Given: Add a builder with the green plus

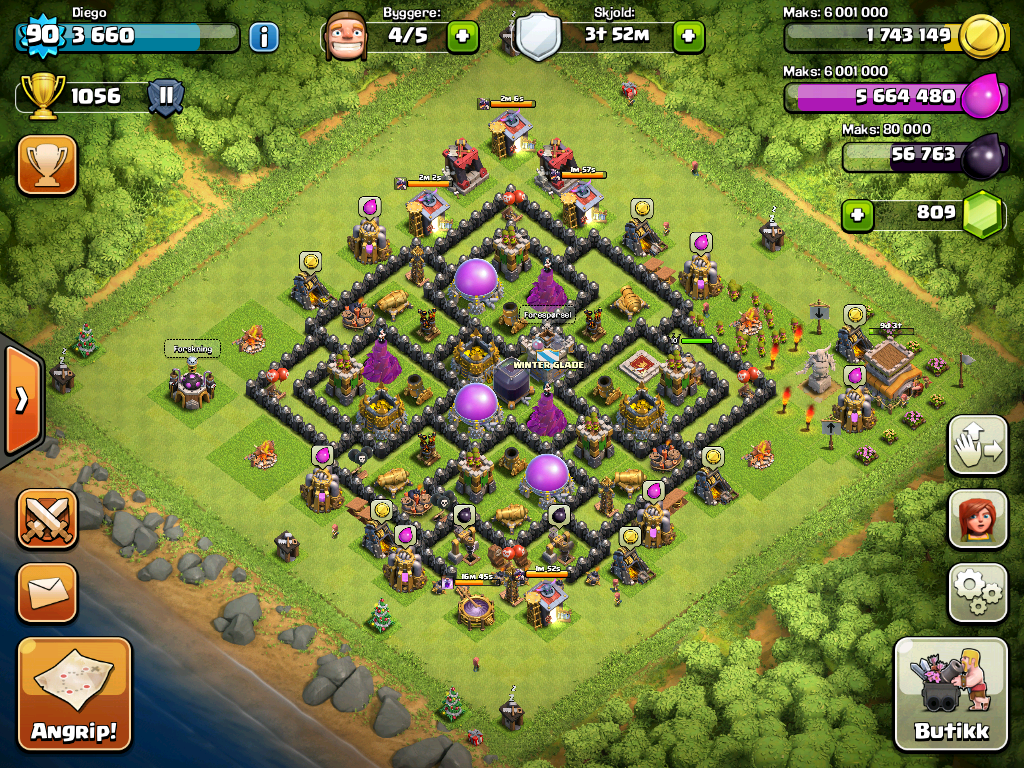Looking at the screenshot, I should tap(462, 37).
